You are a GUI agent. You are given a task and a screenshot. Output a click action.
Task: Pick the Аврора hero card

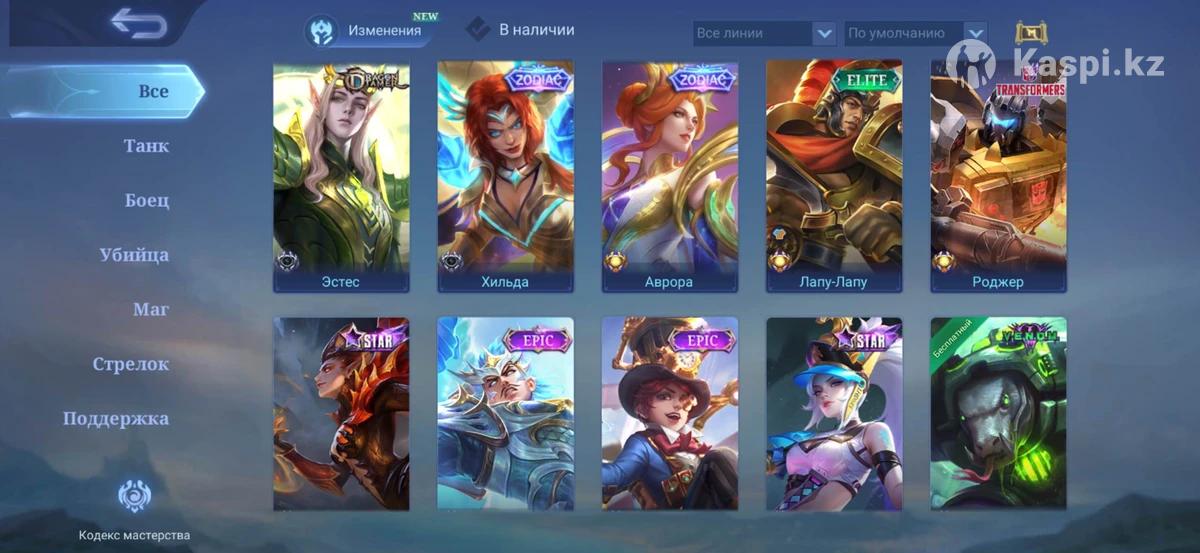click(669, 177)
